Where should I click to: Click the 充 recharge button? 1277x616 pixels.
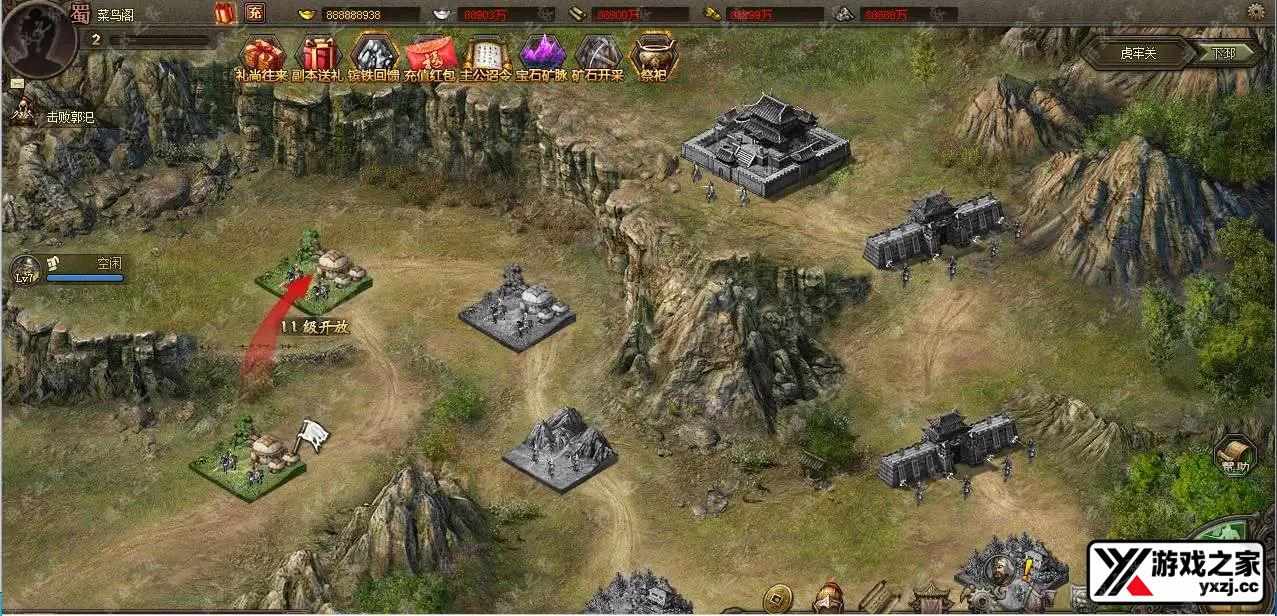tap(255, 13)
